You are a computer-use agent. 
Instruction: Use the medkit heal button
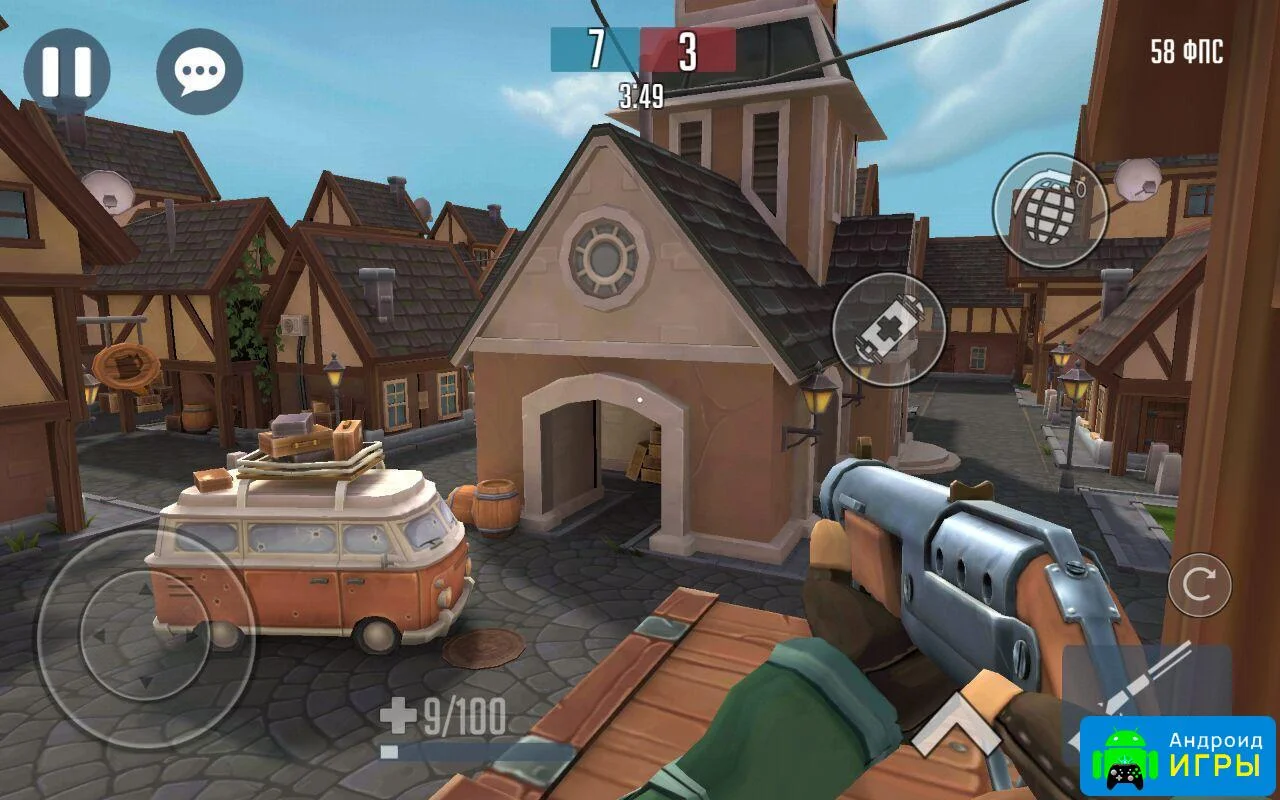click(888, 330)
